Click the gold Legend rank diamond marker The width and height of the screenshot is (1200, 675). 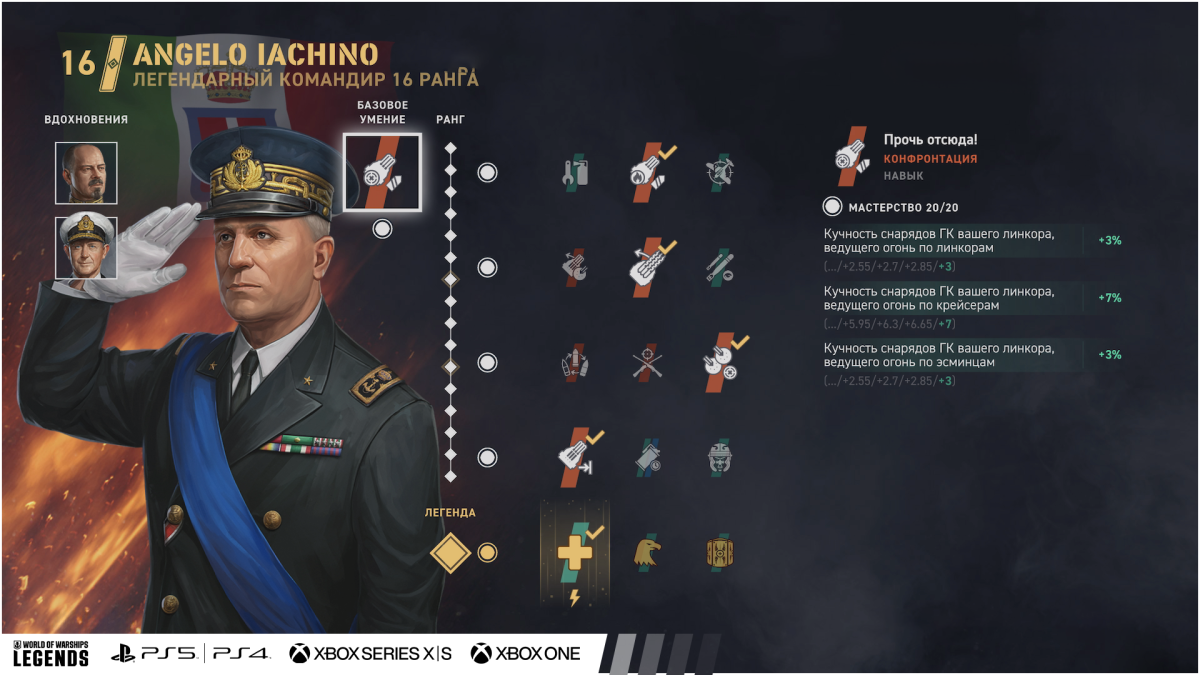tap(450, 552)
